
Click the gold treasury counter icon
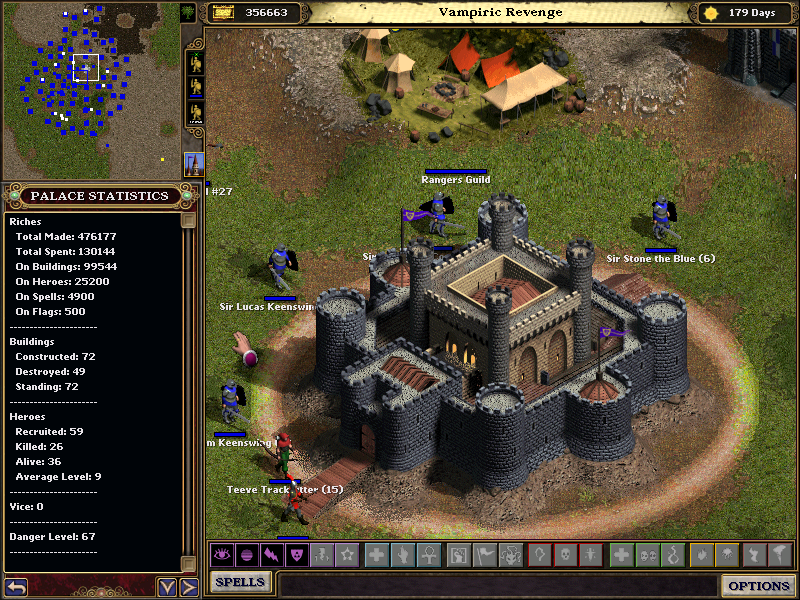(x=222, y=12)
